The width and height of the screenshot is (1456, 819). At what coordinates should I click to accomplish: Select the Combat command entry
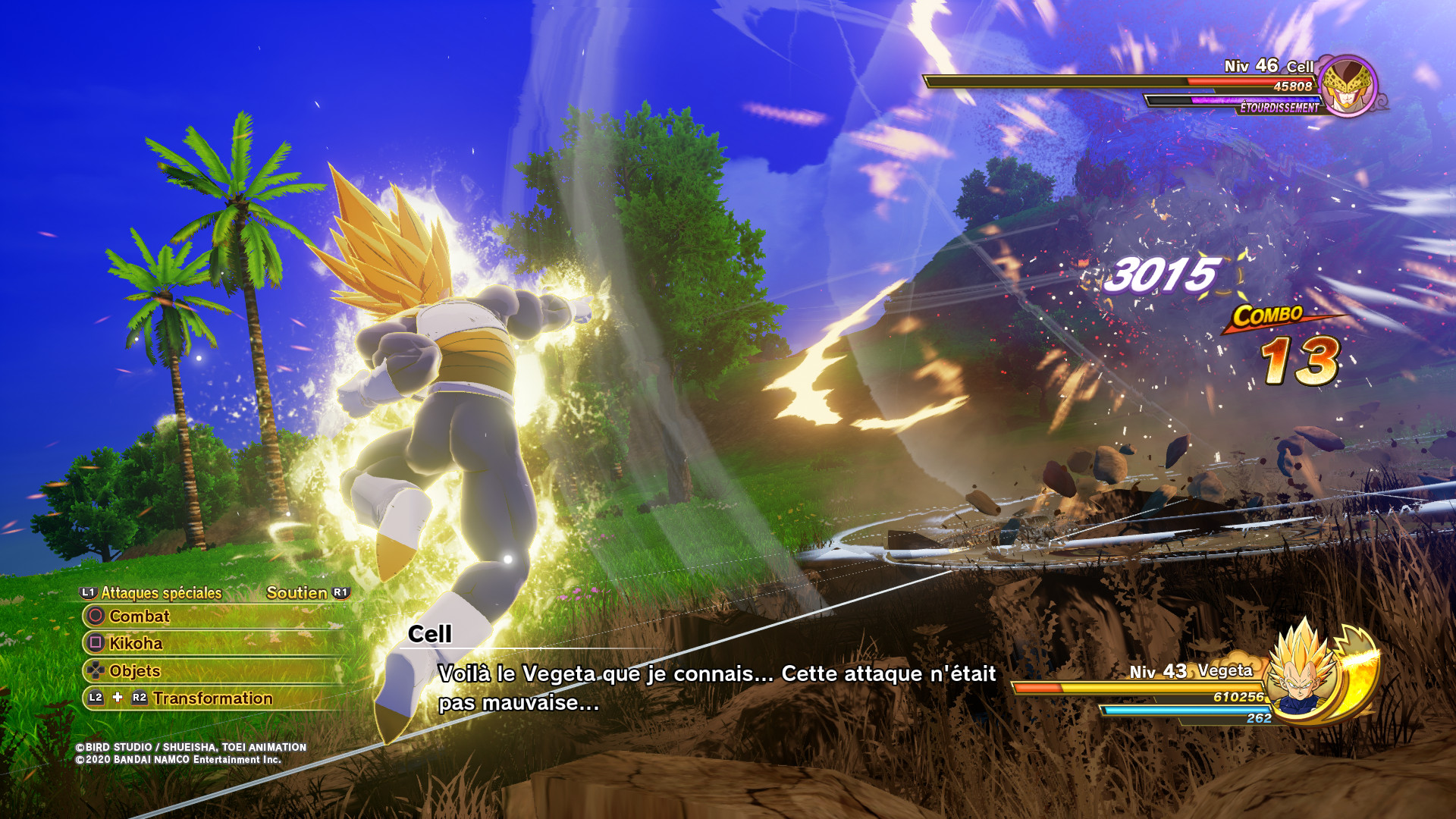pyautogui.click(x=140, y=617)
